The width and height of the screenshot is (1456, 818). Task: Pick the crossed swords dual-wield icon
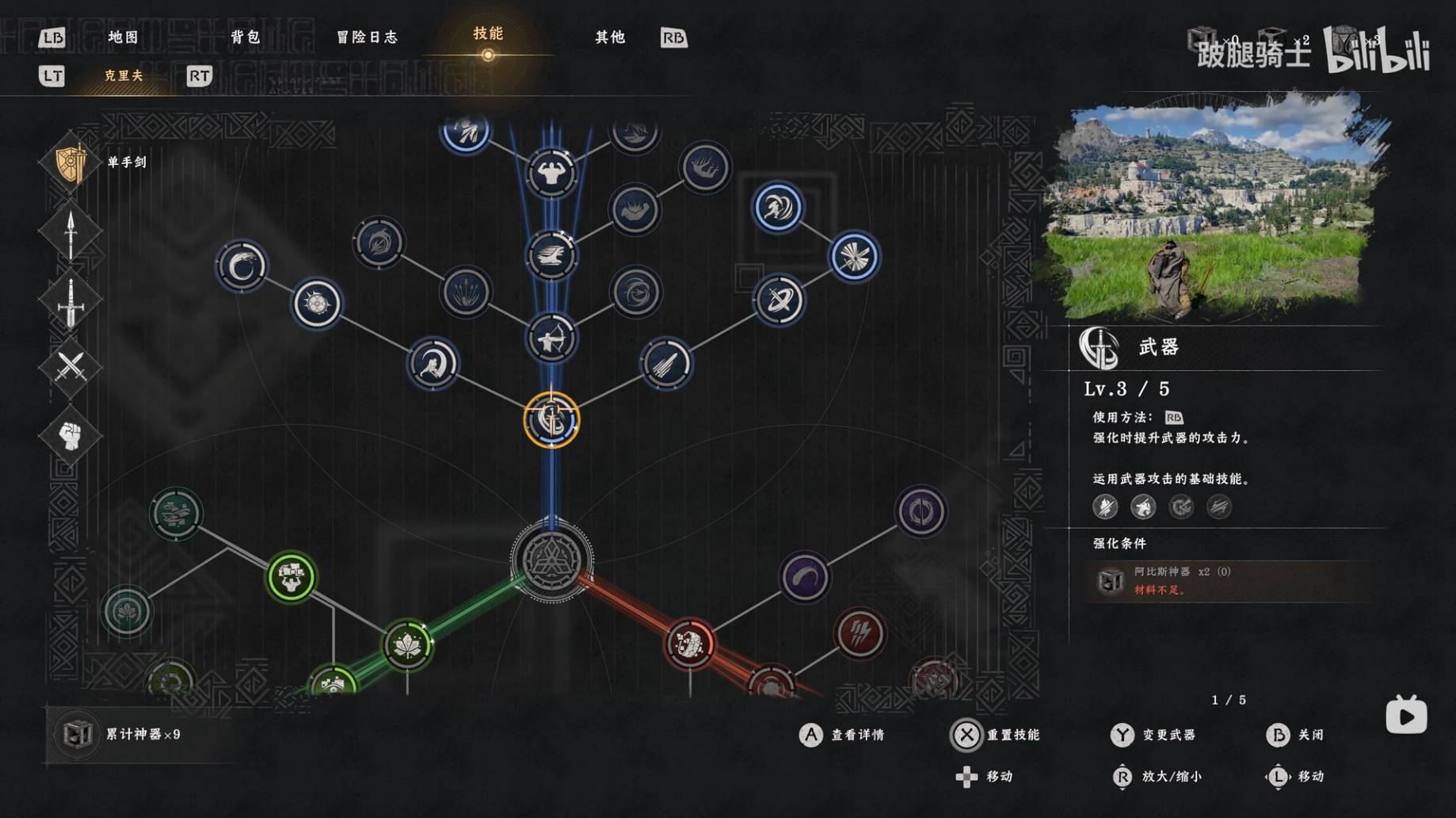click(x=71, y=366)
